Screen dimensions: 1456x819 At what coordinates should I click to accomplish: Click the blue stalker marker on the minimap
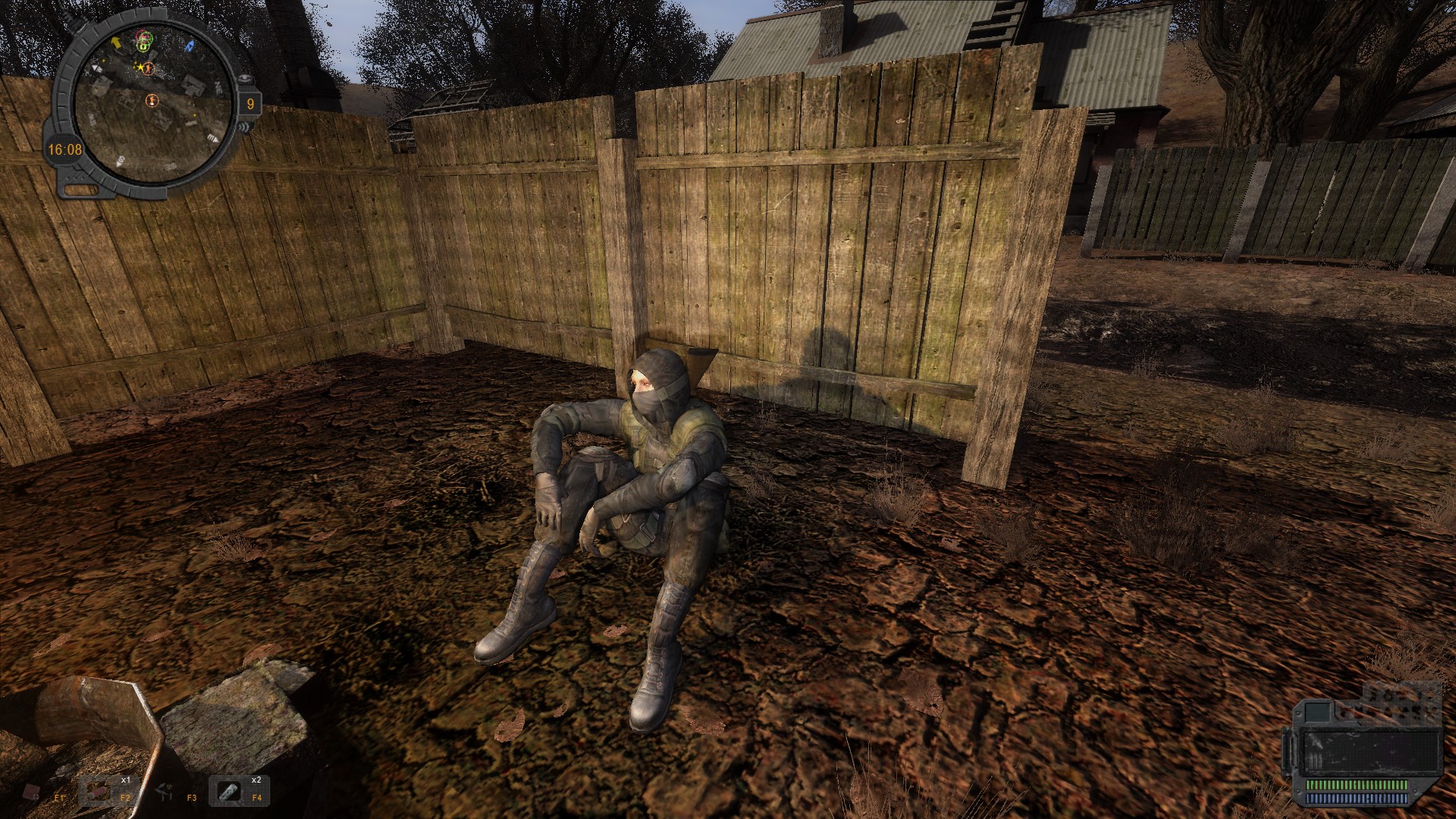point(190,45)
